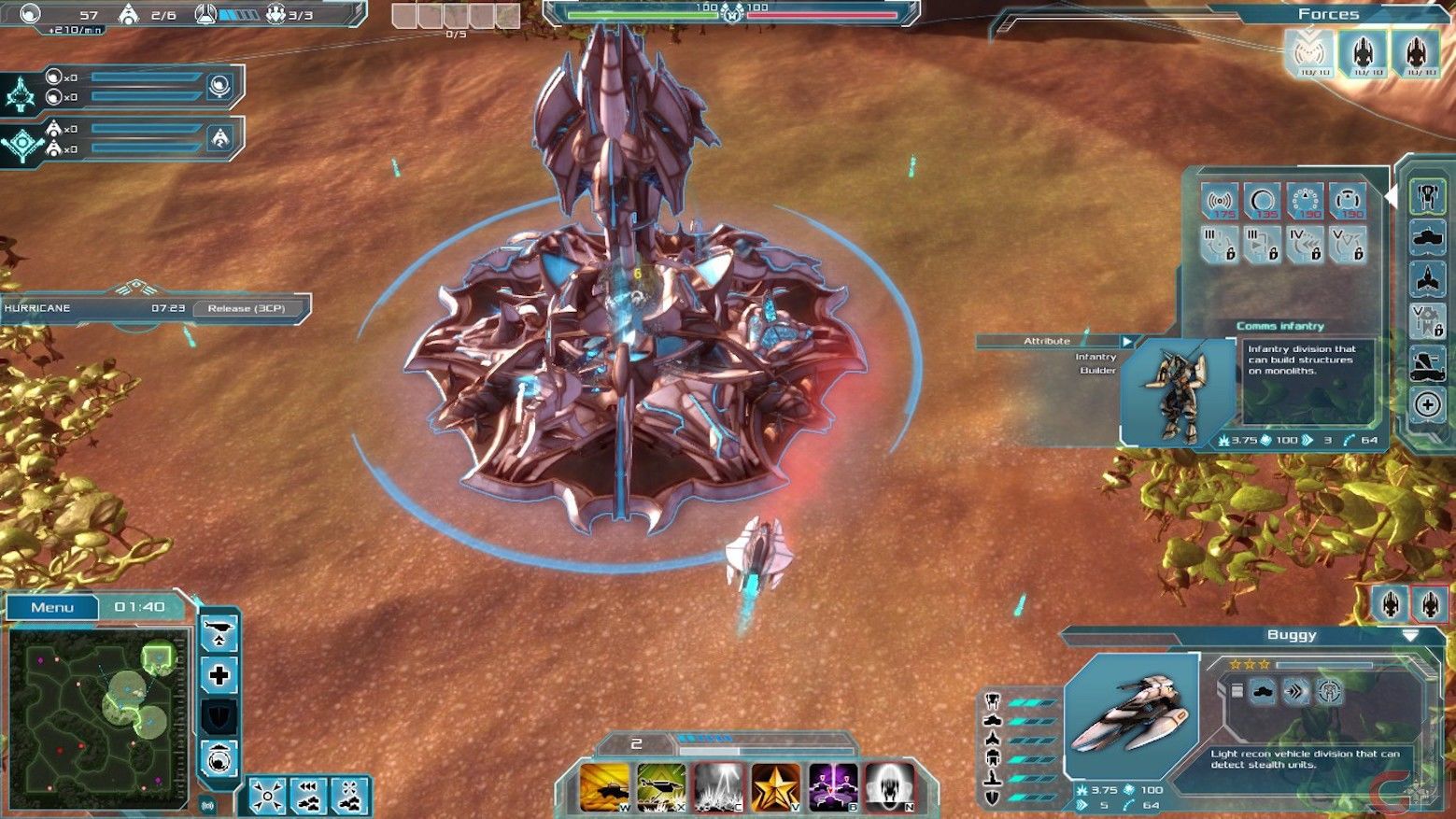Click the plus-sign repair command button
Viewport: 1456px width, 819px height.
[x=219, y=675]
